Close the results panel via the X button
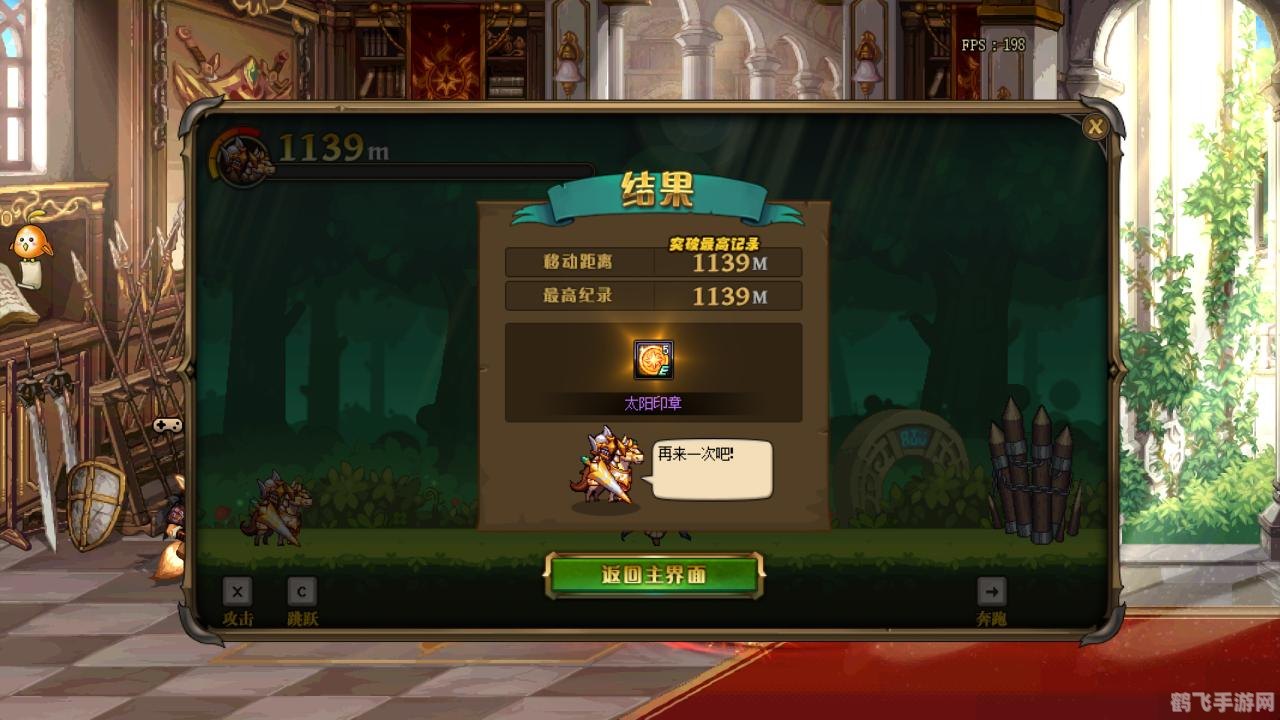Screen dimensions: 1280x720 click(x=1097, y=124)
